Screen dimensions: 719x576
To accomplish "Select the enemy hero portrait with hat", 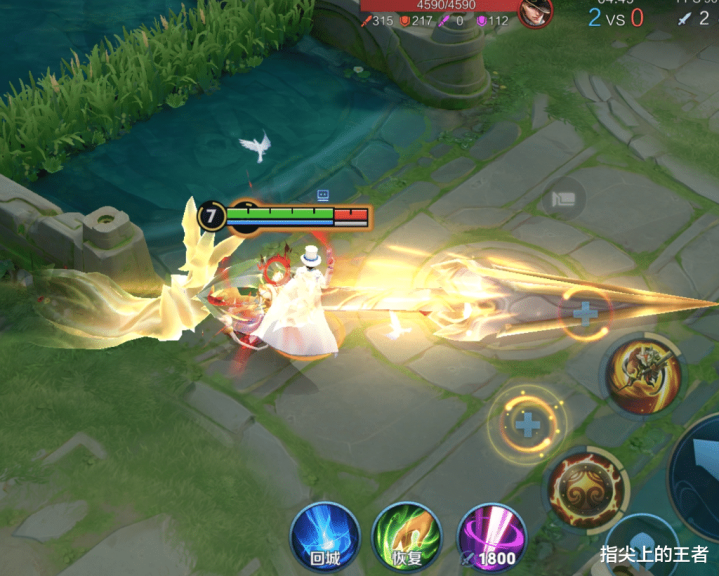I will click(536, 12).
